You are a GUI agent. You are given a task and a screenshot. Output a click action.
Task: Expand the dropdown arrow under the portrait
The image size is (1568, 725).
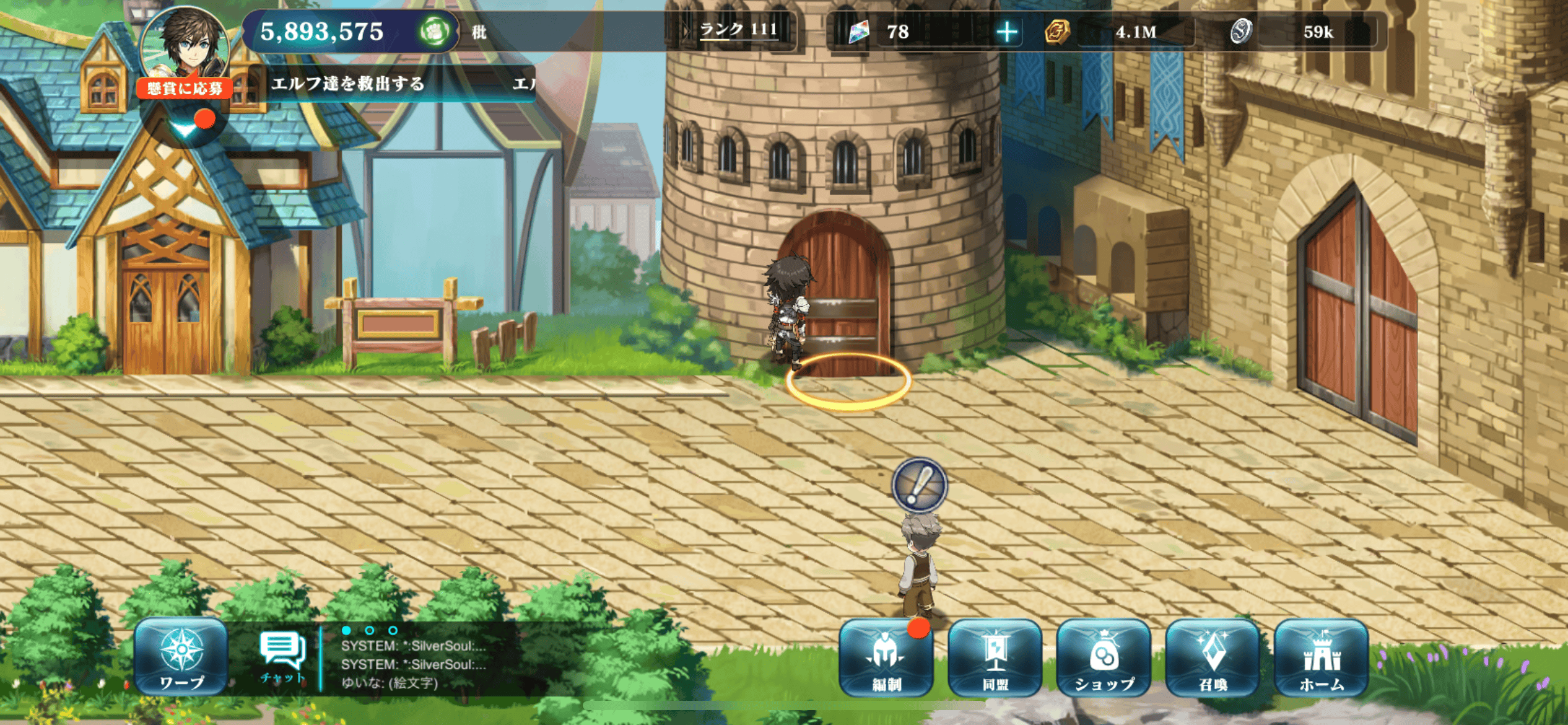(x=184, y=128)
